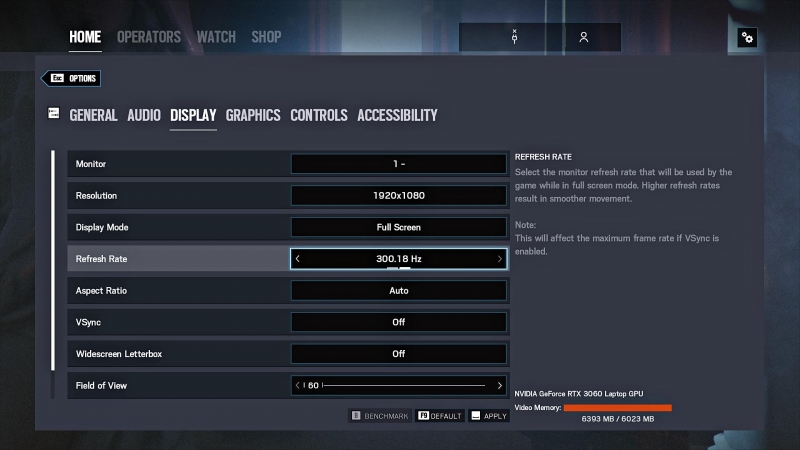Go back using the Options button
The width and height of the screenshot is (800, 450).
(x=71, y=78)
